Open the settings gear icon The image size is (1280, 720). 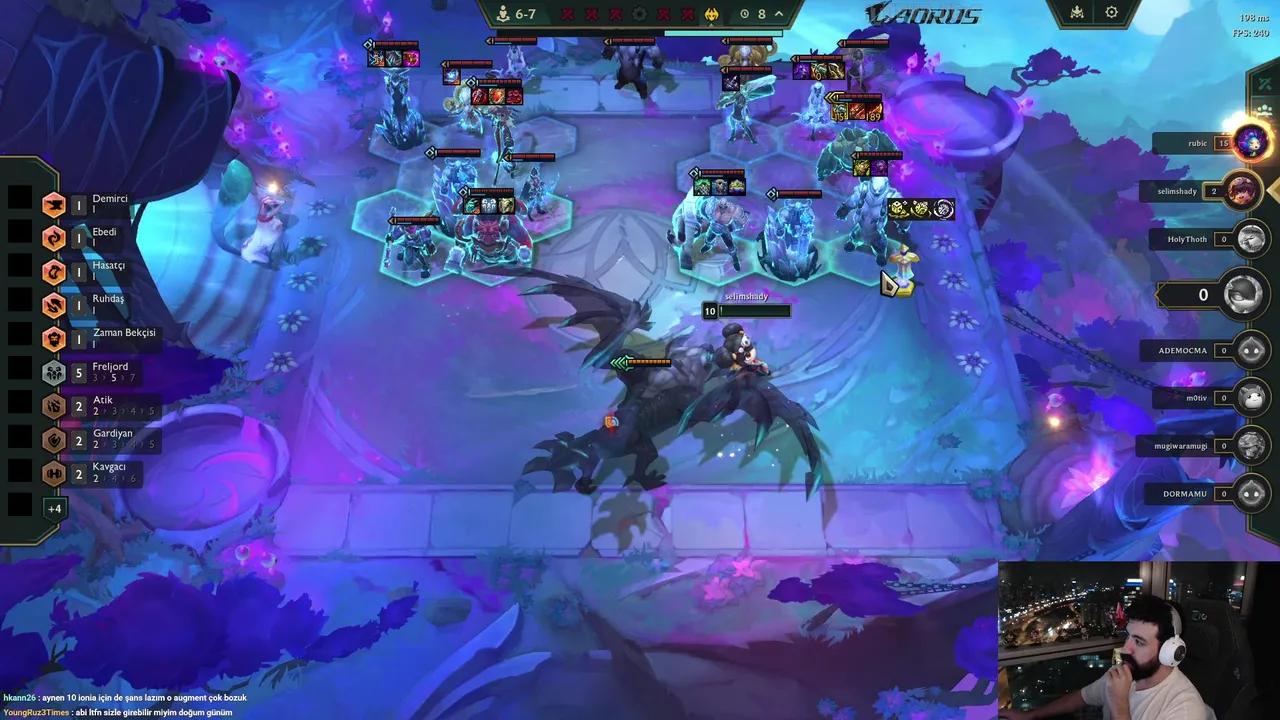tap(1111, 12)
